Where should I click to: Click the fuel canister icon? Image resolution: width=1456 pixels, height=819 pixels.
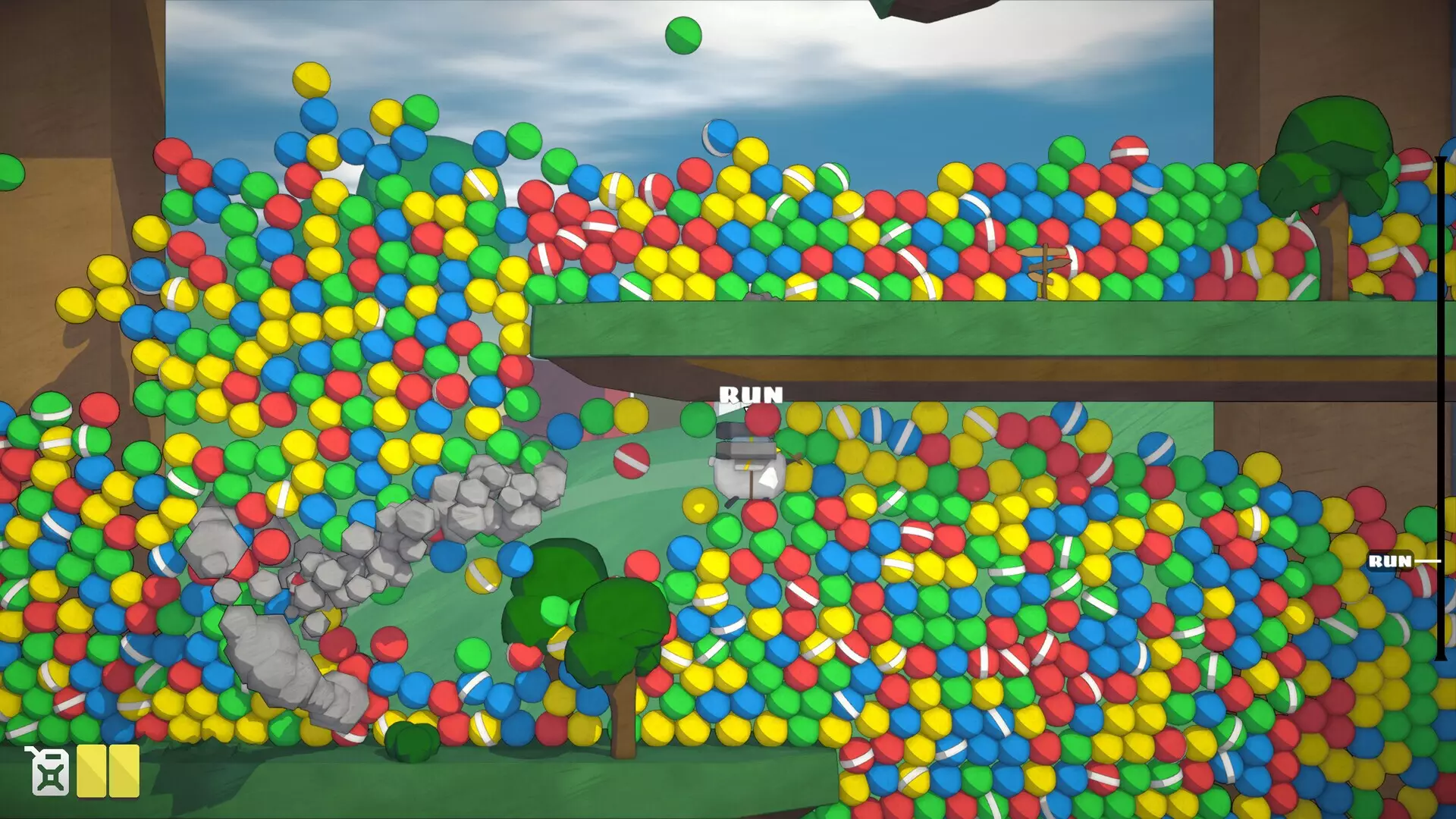[x=49, y=770]
